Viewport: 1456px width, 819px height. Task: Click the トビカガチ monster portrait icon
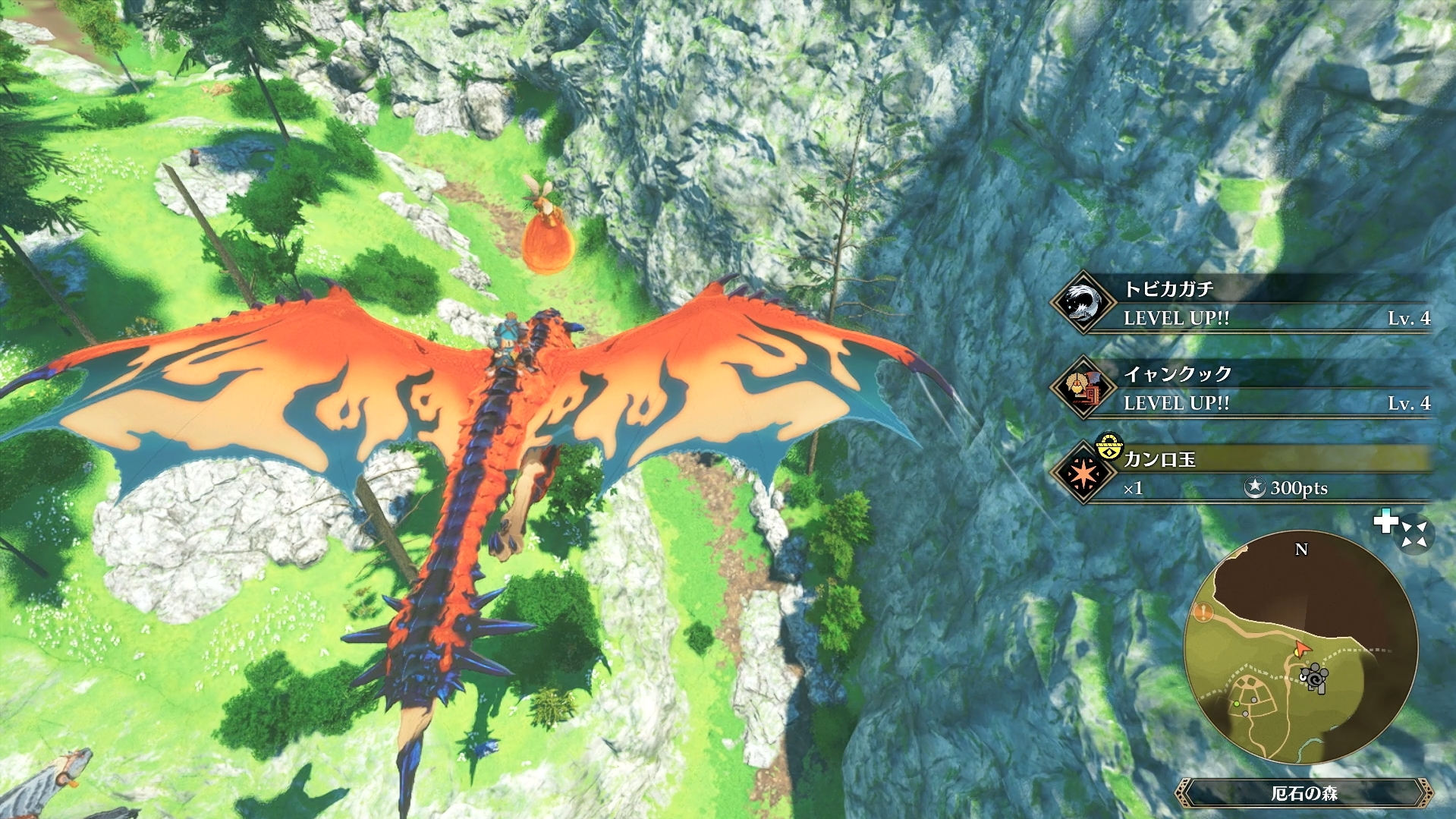tap(1083, 303)
